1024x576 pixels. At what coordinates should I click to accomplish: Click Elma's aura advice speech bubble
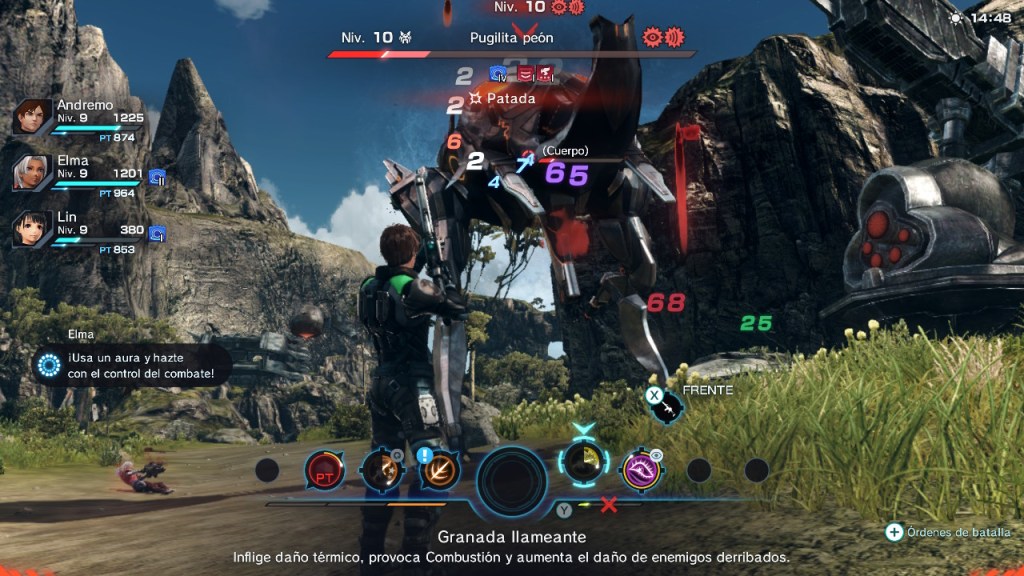click(132, 366)
